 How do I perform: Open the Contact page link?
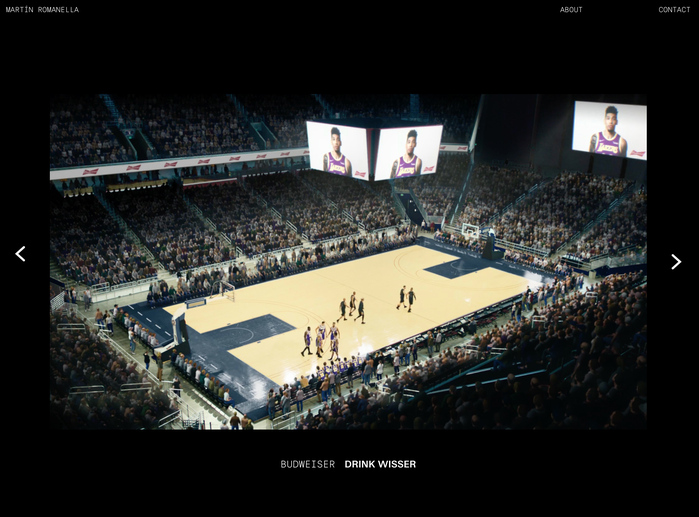pyautogui.click(x=674, y=10)
